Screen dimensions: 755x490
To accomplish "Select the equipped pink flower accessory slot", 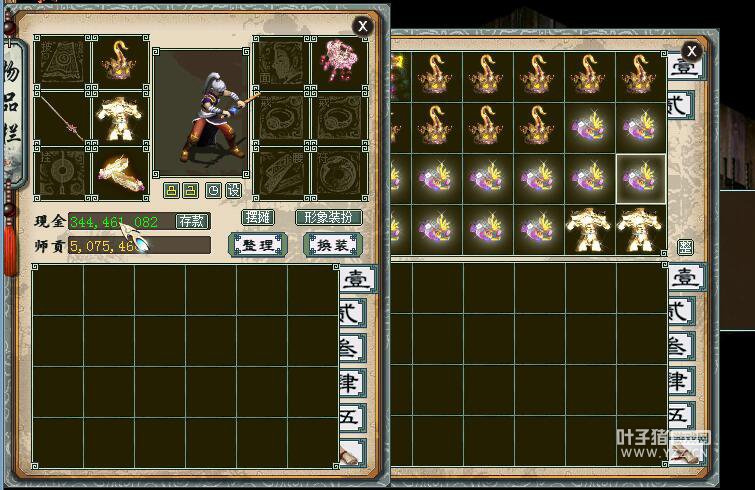I will click(339, 63).
